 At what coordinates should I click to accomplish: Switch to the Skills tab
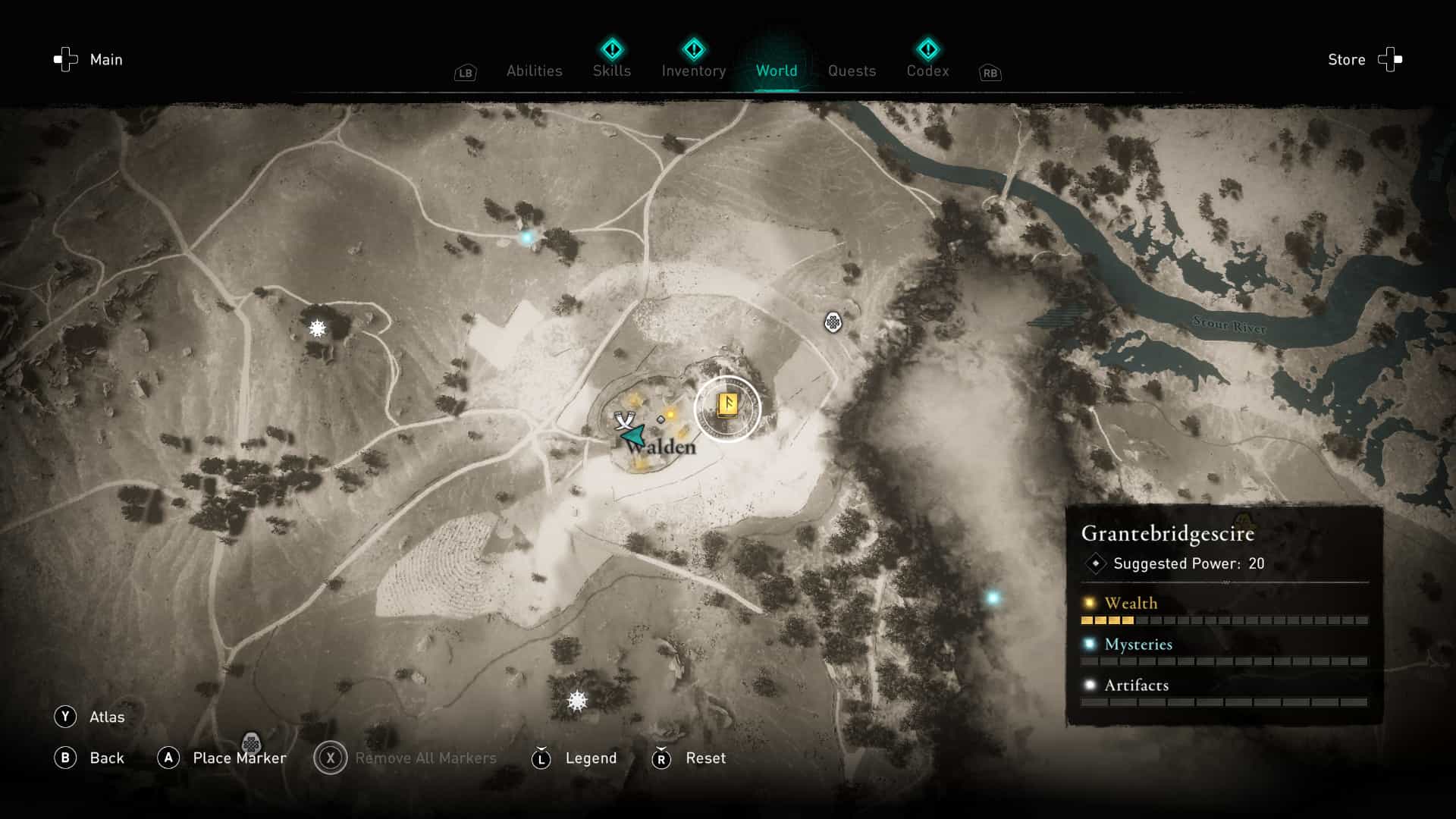pos(611,71)
